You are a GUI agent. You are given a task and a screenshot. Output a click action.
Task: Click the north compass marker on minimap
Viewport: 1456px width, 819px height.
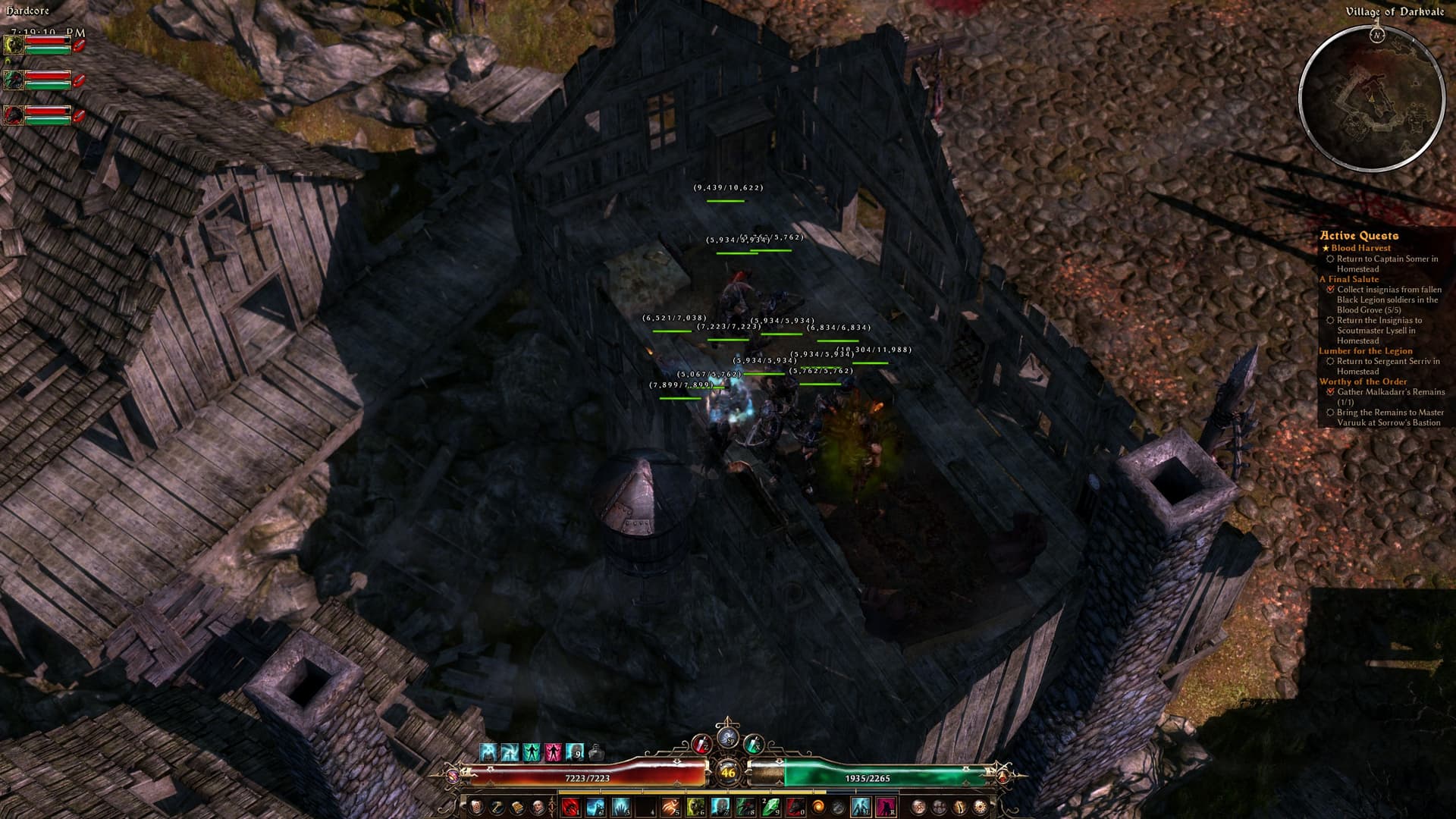[1377, 35]
